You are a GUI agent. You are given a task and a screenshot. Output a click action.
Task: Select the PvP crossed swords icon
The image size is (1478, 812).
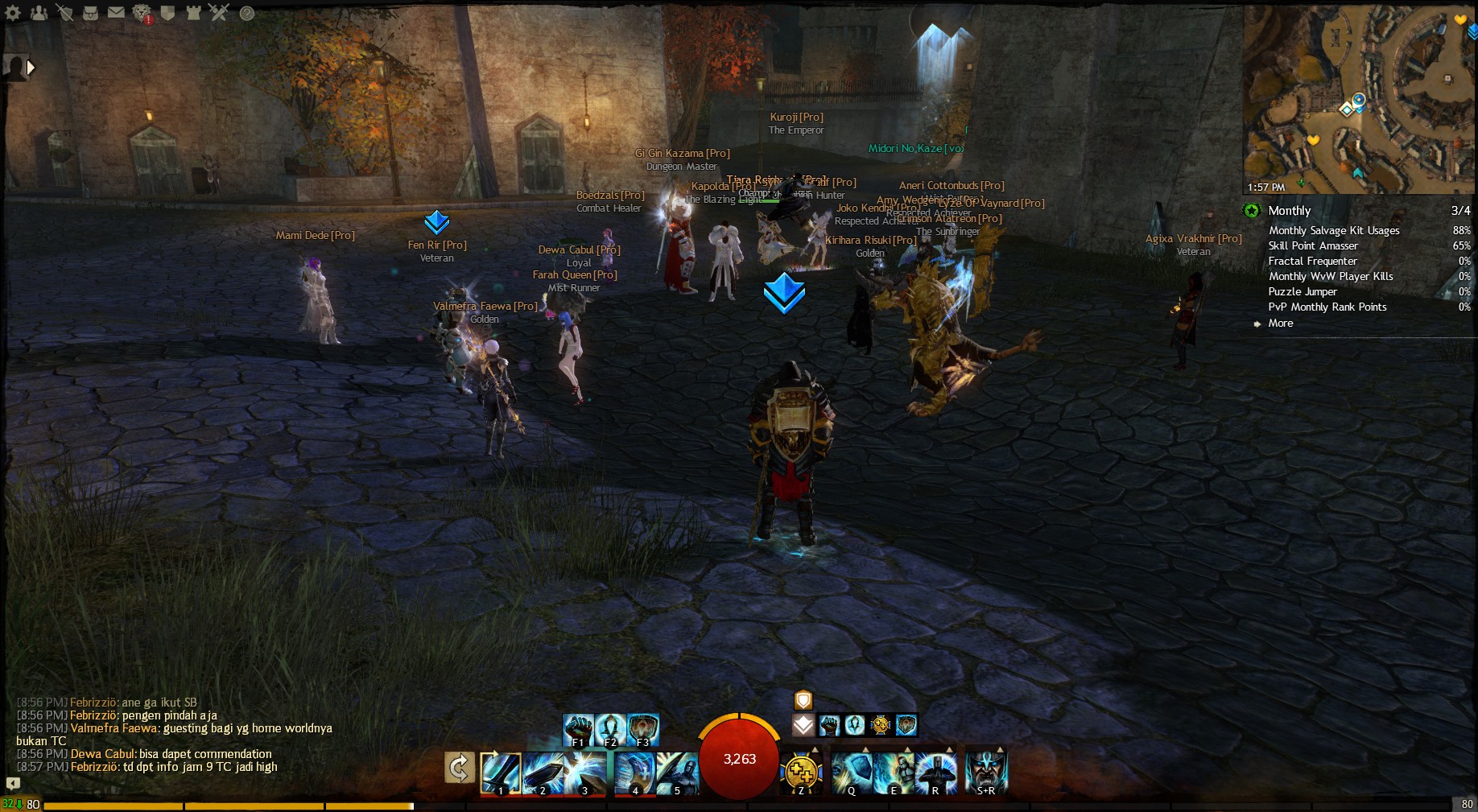coord(218,12)
